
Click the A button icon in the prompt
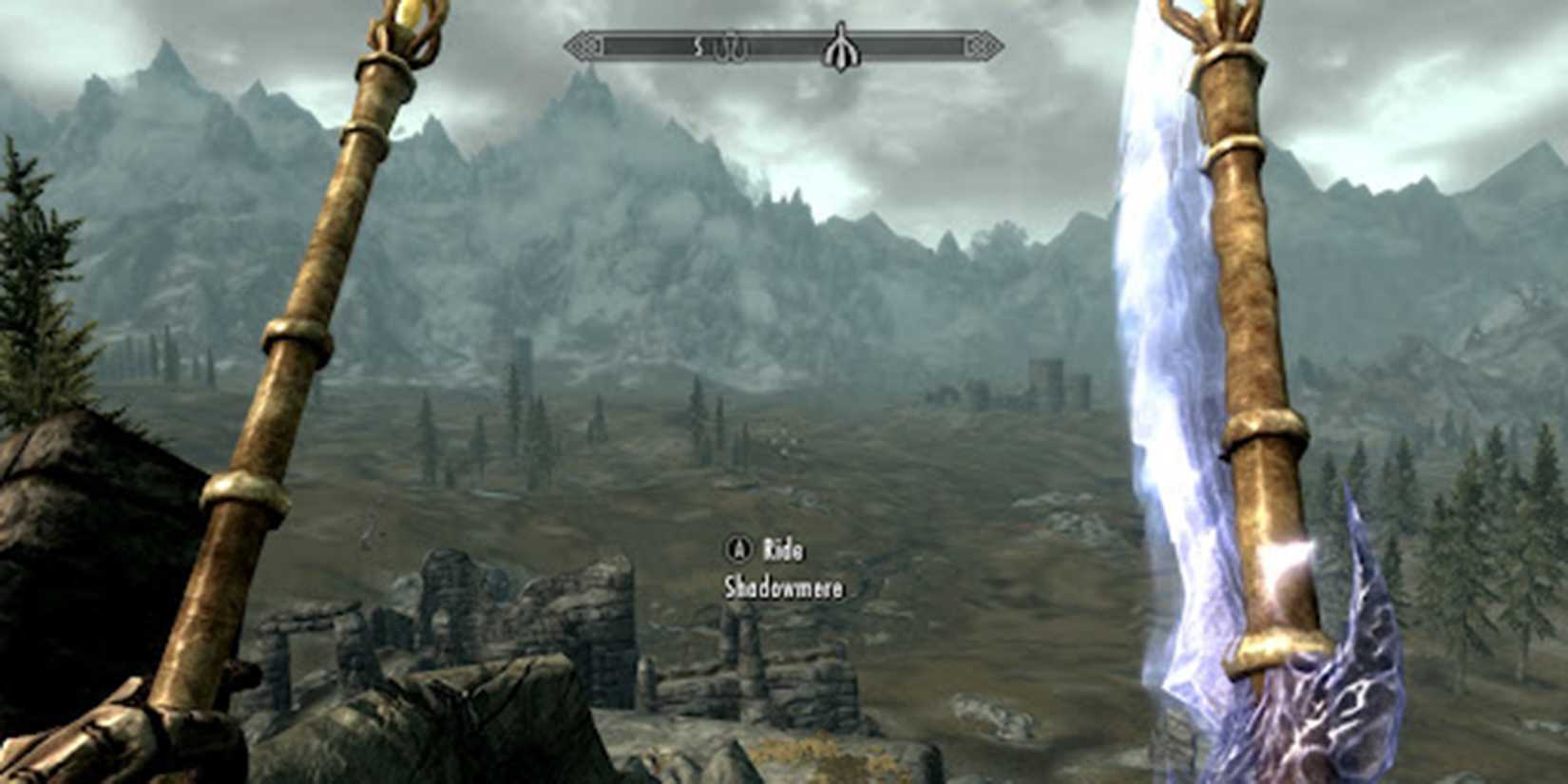click(737, 548)
